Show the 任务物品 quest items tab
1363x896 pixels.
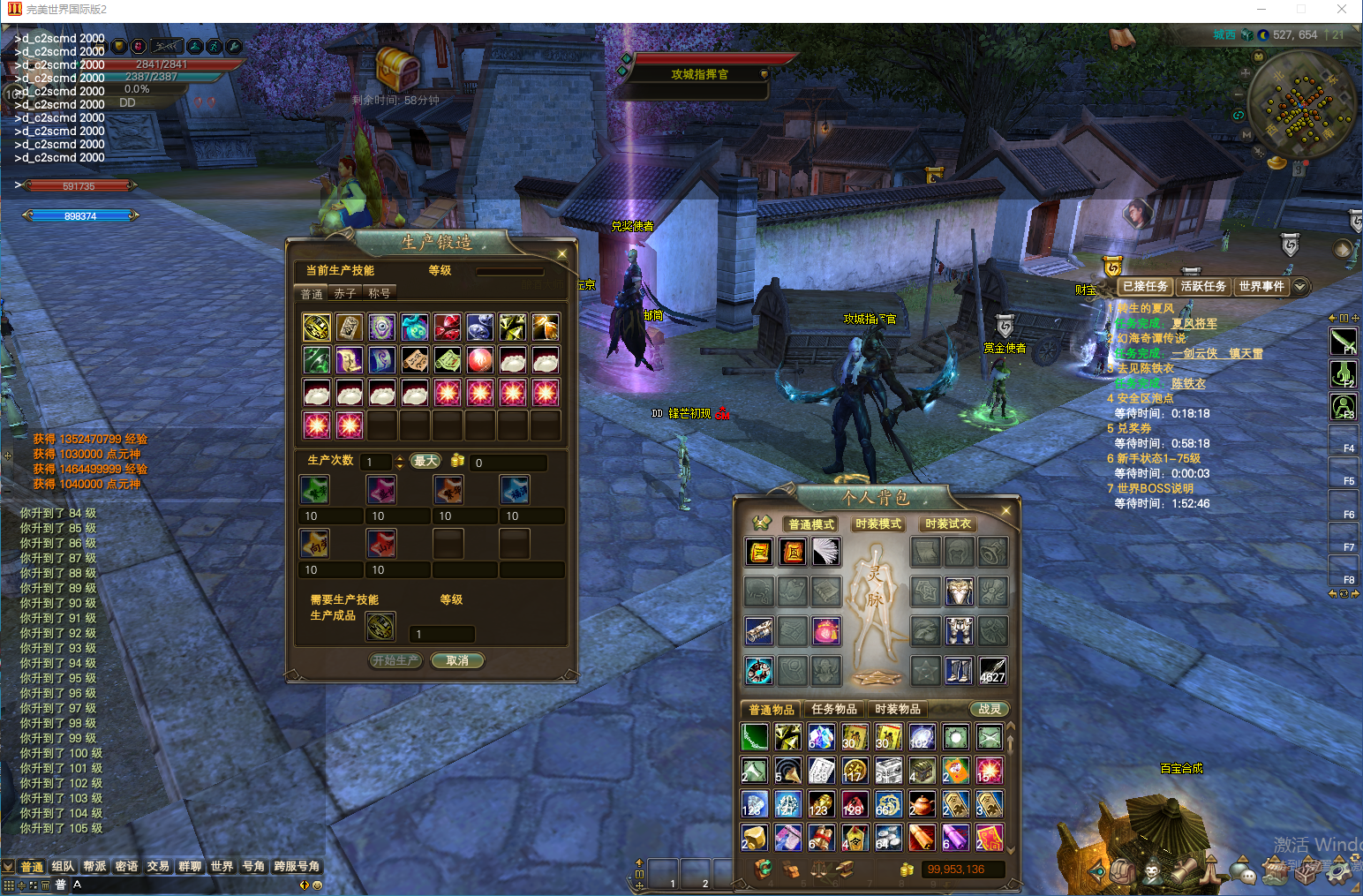(834, 709)
